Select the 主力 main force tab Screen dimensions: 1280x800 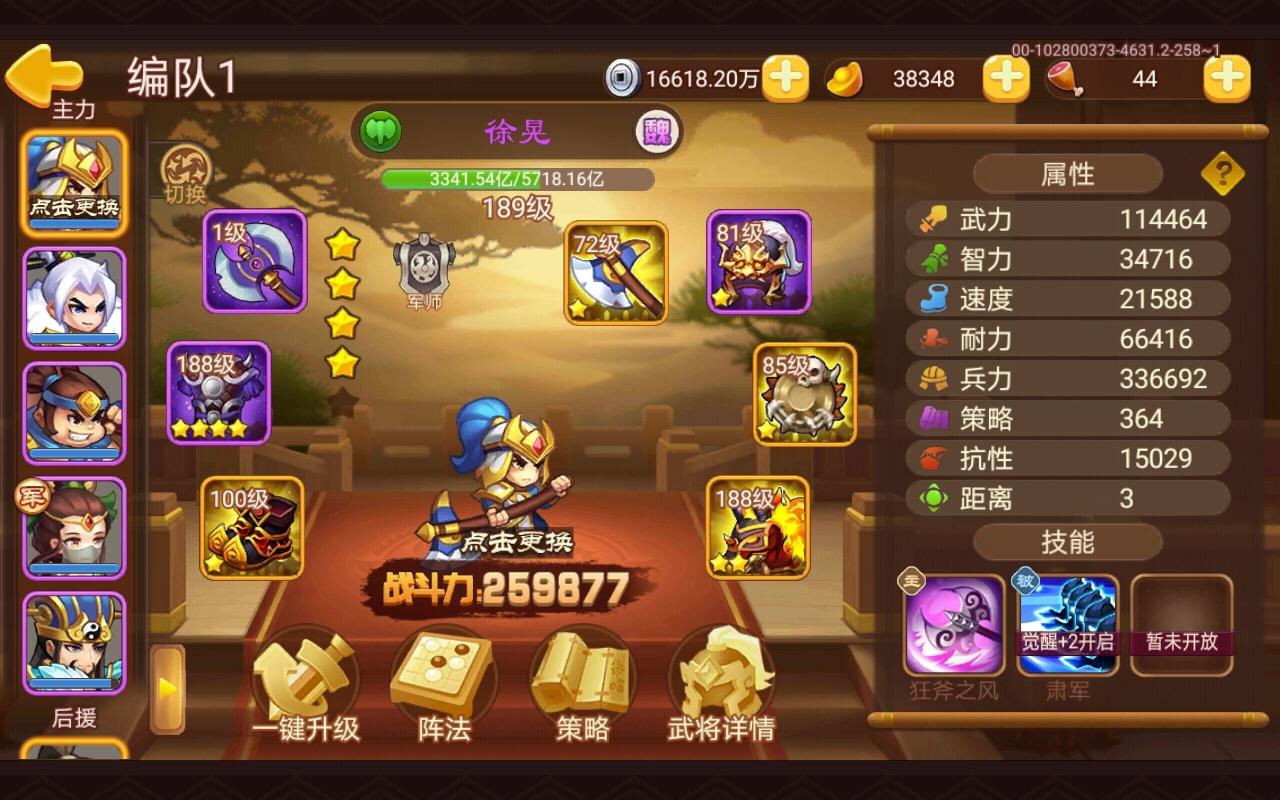pos(74,110)
